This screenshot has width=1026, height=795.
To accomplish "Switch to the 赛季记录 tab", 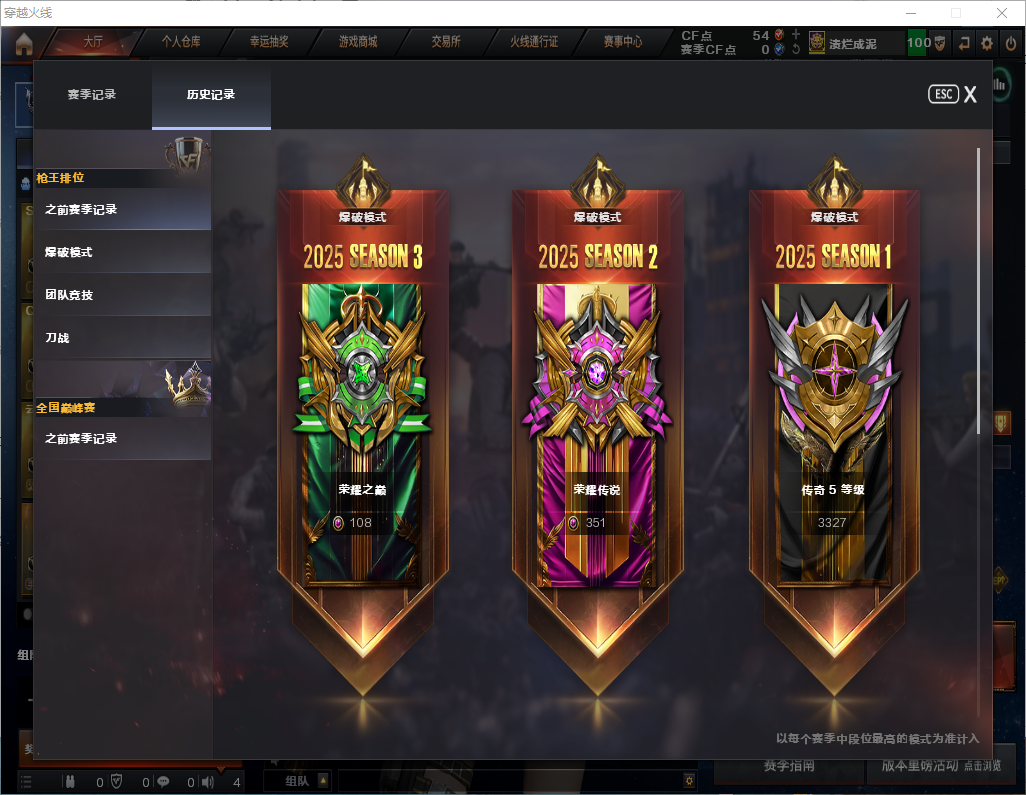I will point(92,95).
